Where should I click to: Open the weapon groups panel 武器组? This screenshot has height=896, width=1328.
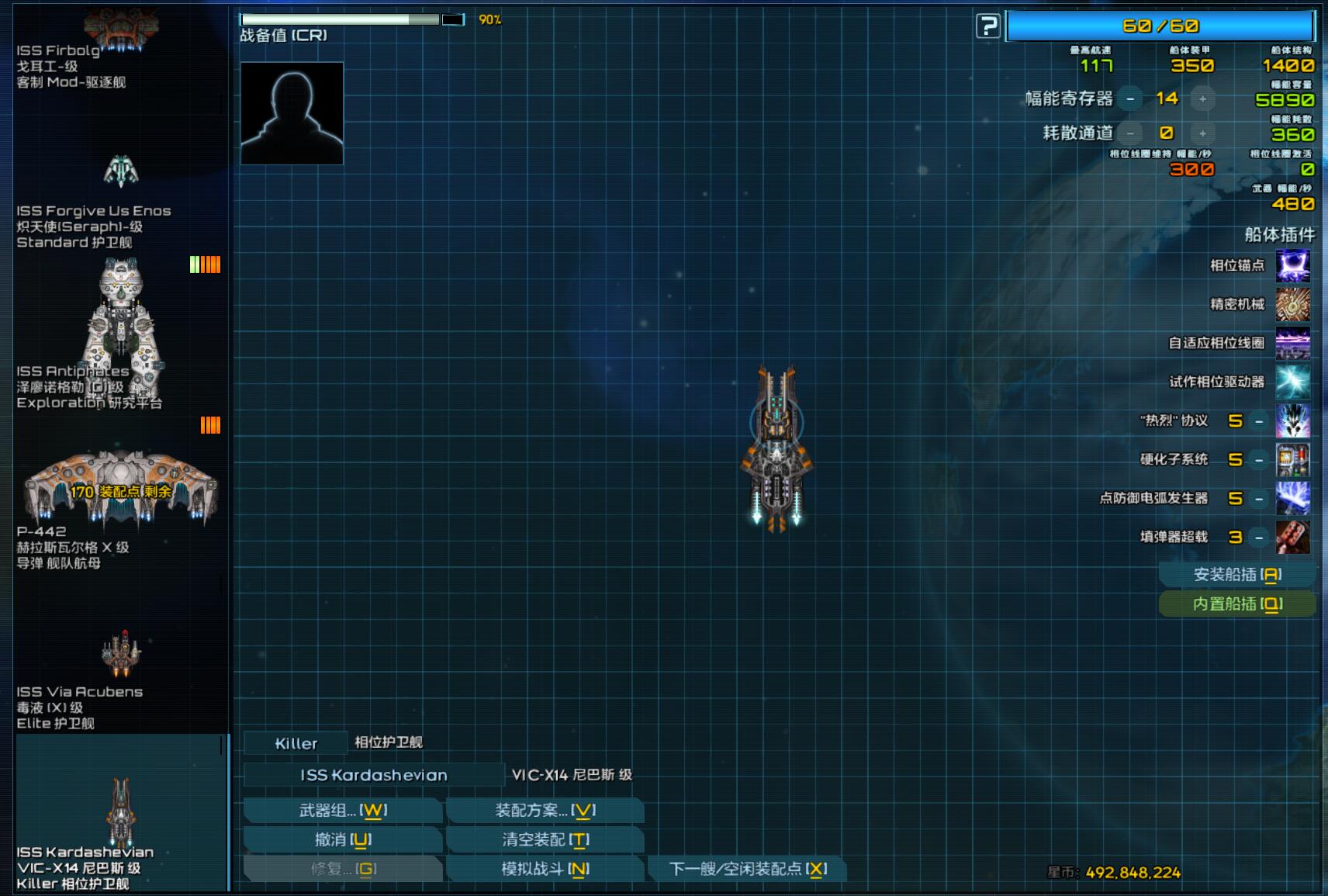click(x=343, y=811)
